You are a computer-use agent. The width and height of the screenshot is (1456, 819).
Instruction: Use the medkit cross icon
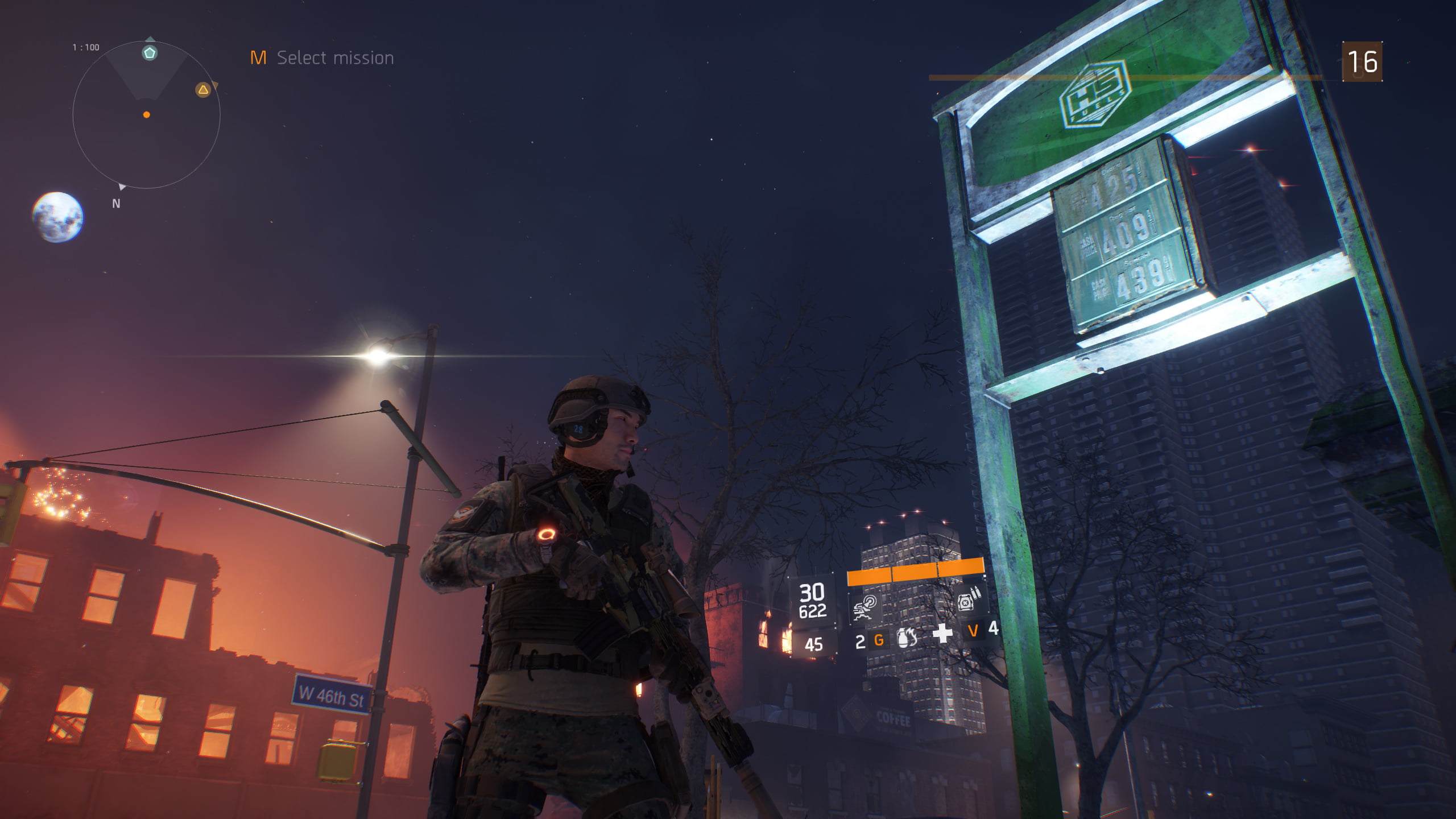tap(942, 633)
